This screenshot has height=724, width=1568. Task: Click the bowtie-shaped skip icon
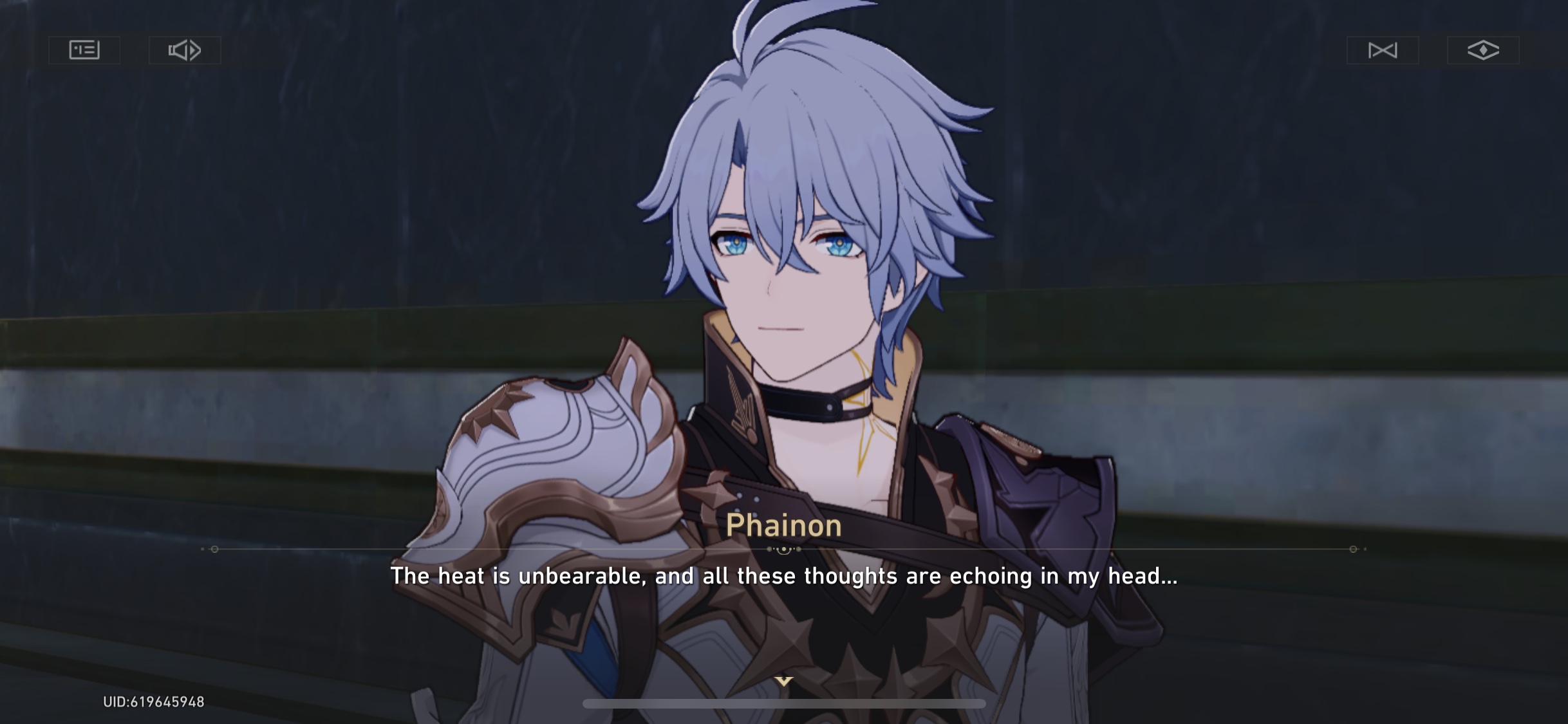(1381, 50)
